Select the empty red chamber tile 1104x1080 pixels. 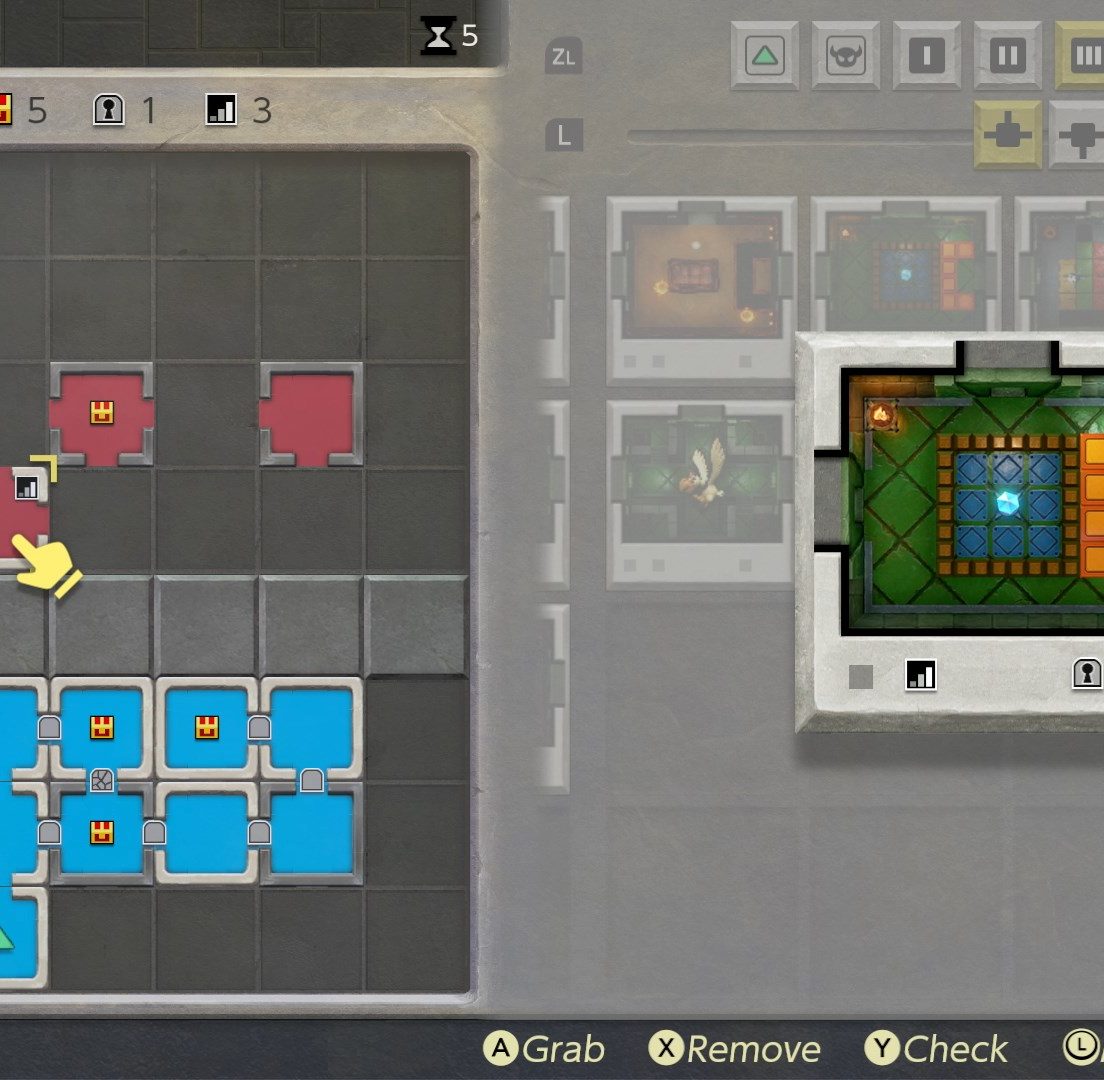310,413
